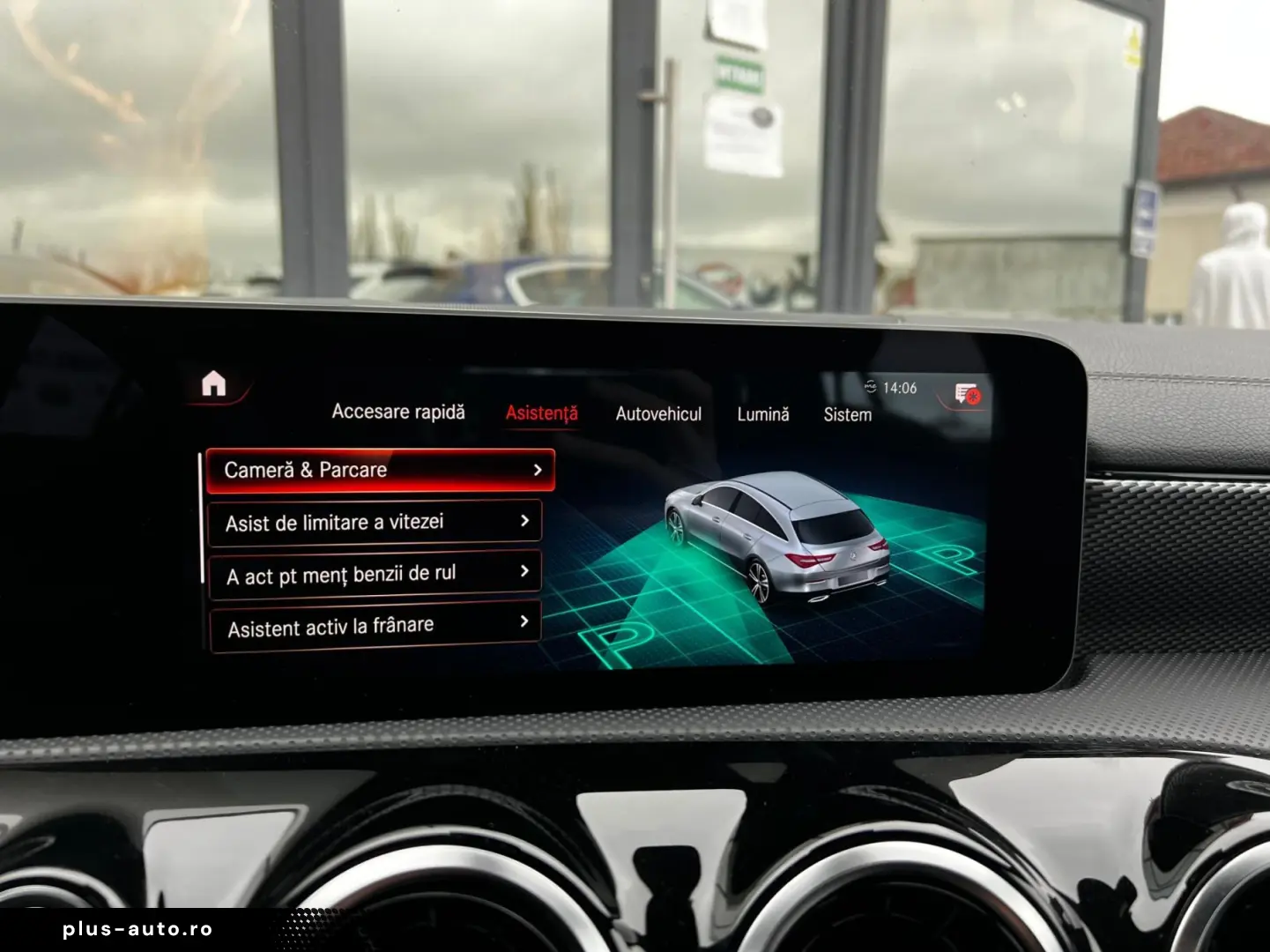1270x952 pixels.
Task: Expand the Asistent activ la frânare chevron
Action: tap(525, 623)
